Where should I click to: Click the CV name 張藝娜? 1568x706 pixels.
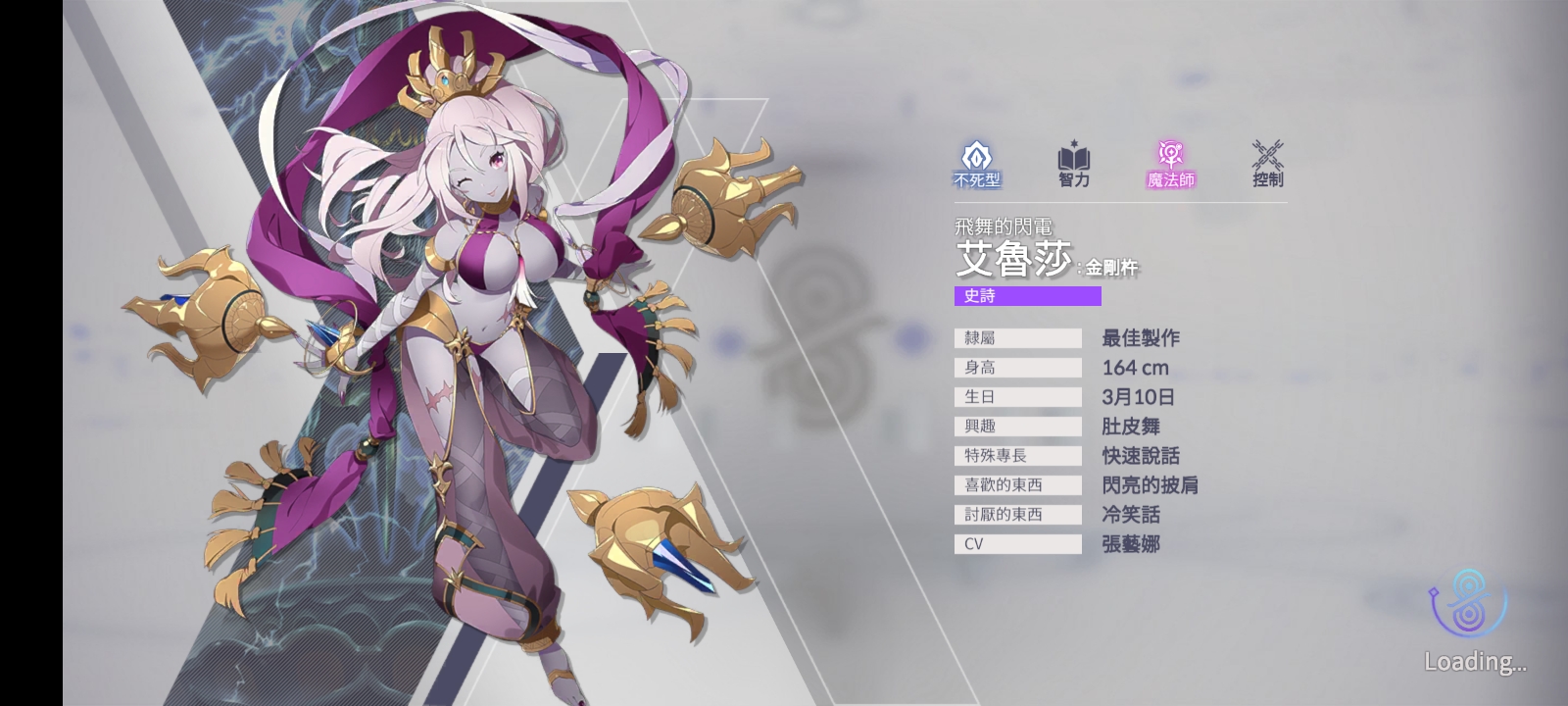click(1130, 543)
